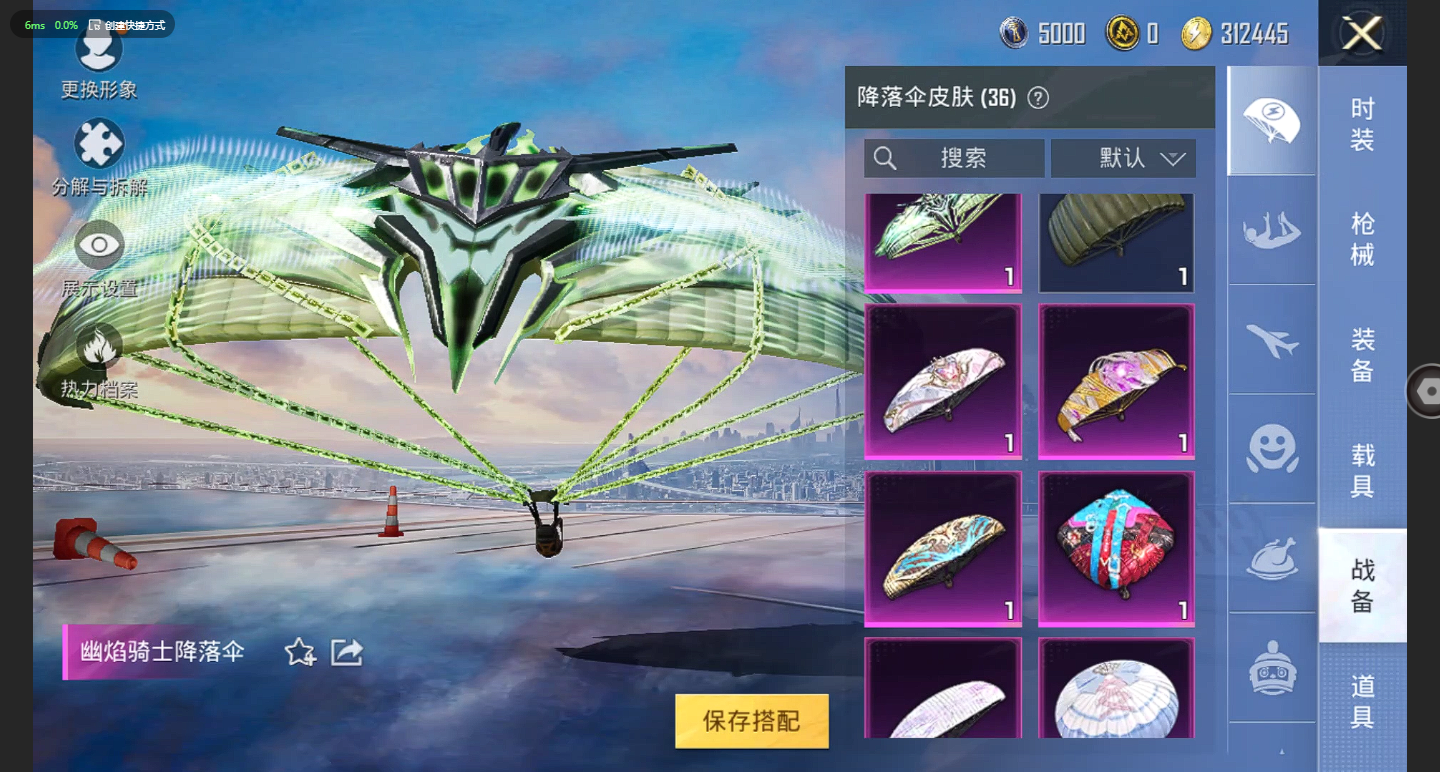Image resolution: width=1440 pixels, height=772 pixels.
Task: Switch to the 时装 tab
Action: (x=1362, y=124)
